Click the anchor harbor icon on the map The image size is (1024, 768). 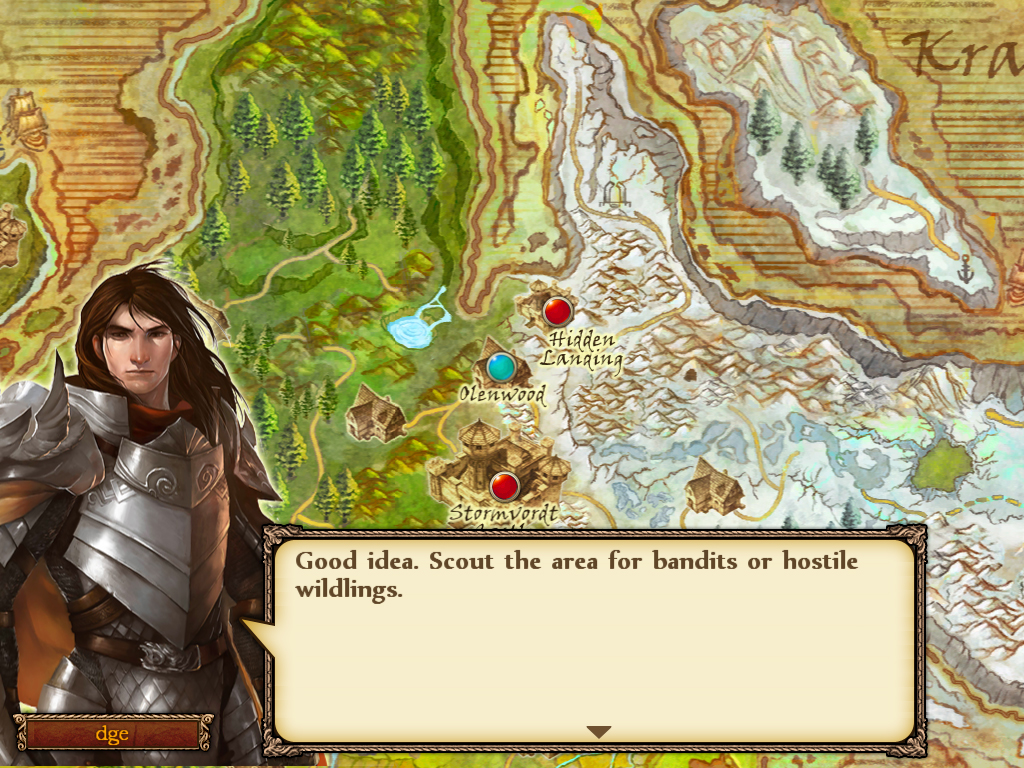966,269
